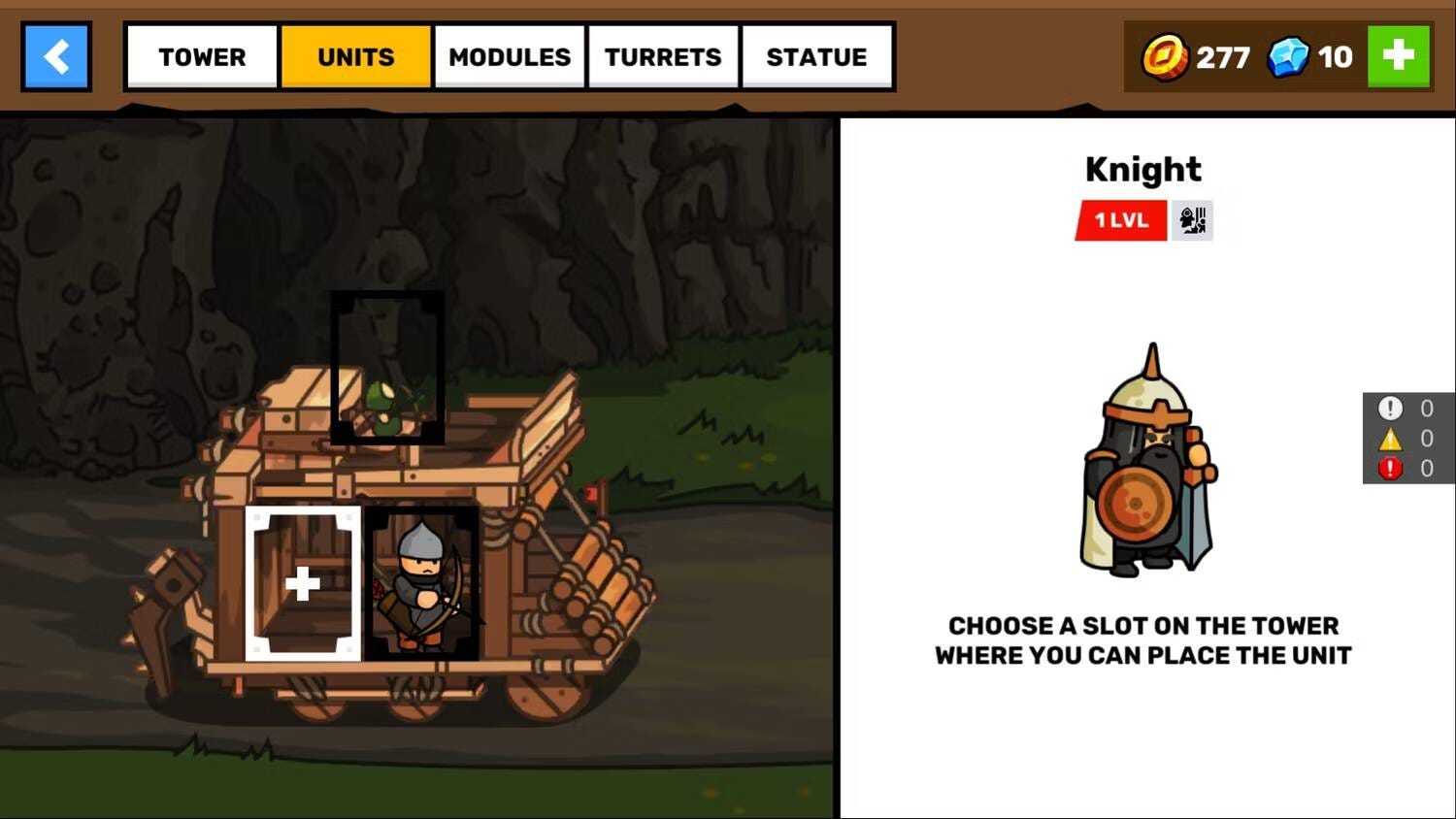Click the green plus to buy currency
The height and width of the screenshot is (819, 1456).
point(1398,56)
